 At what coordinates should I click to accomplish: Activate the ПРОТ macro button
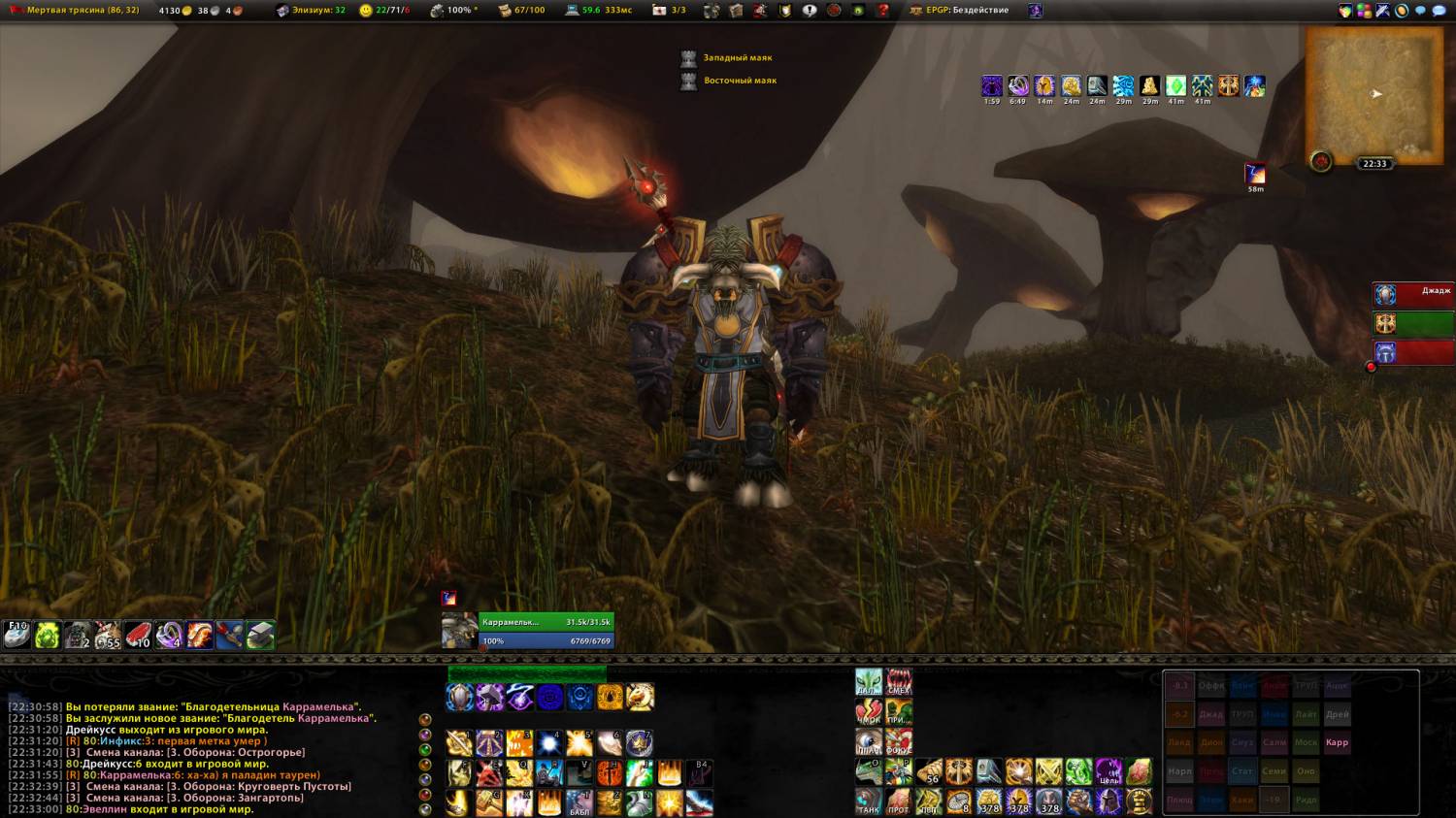click(899, 802)
